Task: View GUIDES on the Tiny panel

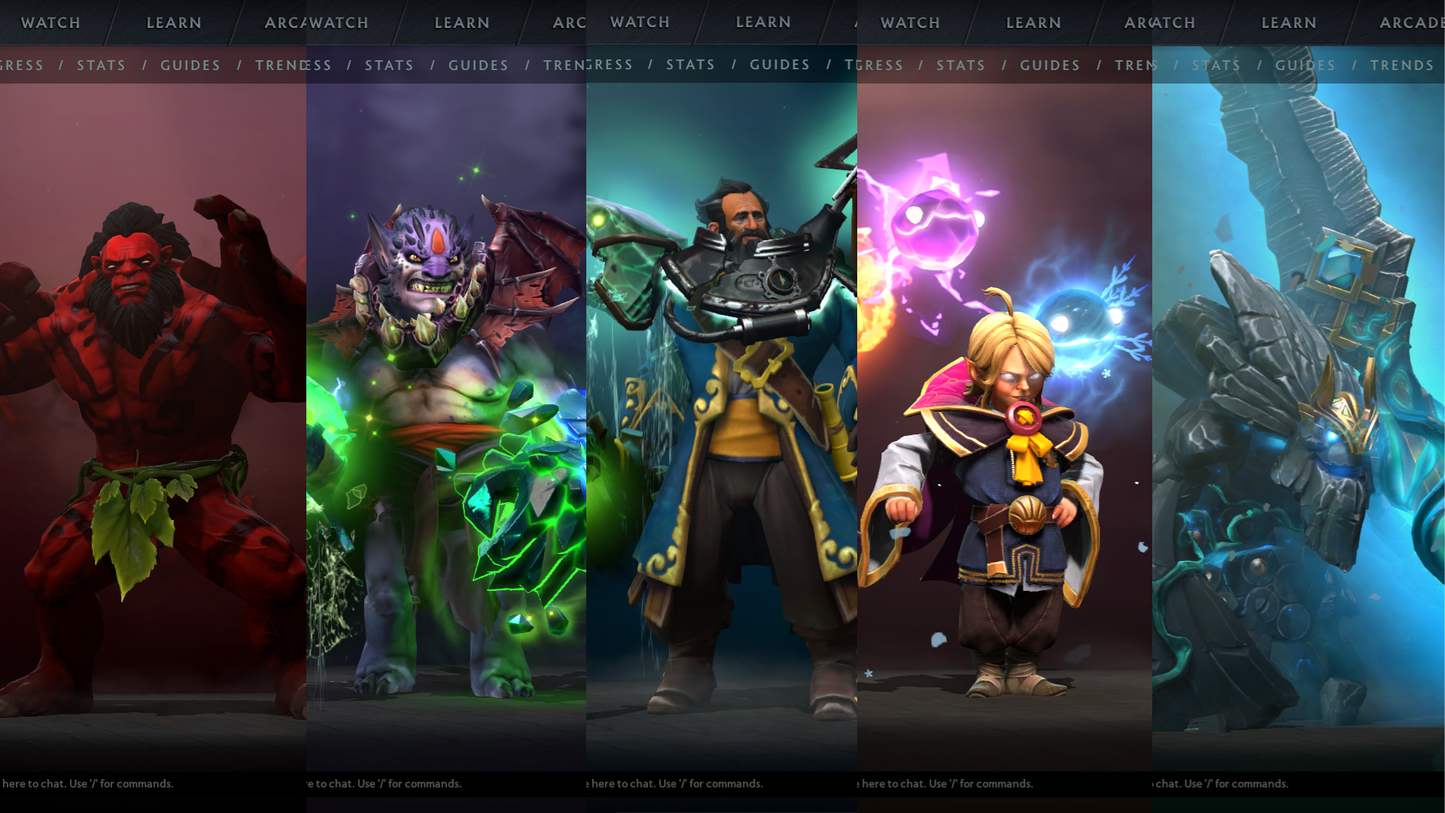Action: [1305, 65]
